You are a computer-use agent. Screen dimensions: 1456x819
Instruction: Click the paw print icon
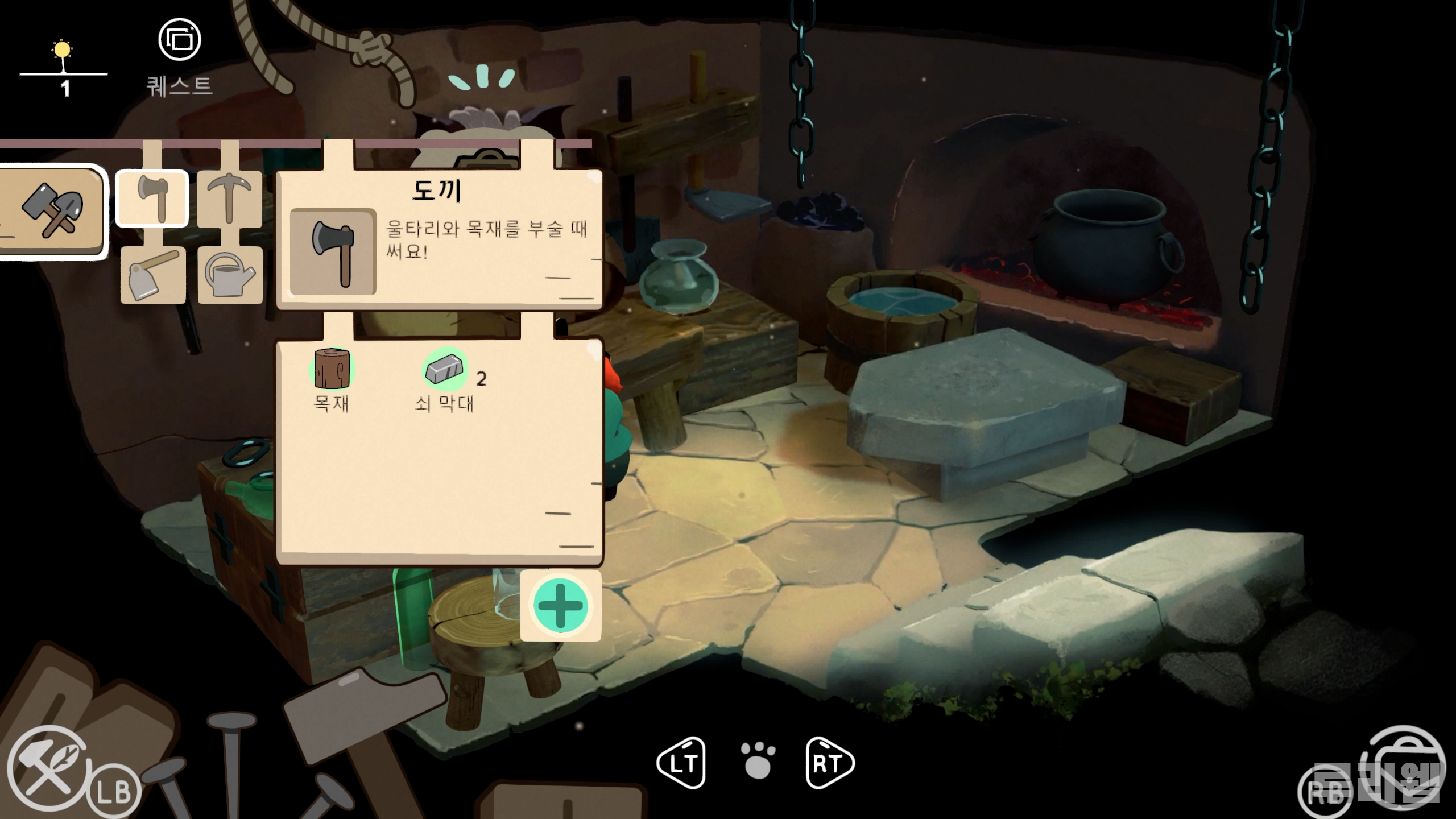[758, 761]
